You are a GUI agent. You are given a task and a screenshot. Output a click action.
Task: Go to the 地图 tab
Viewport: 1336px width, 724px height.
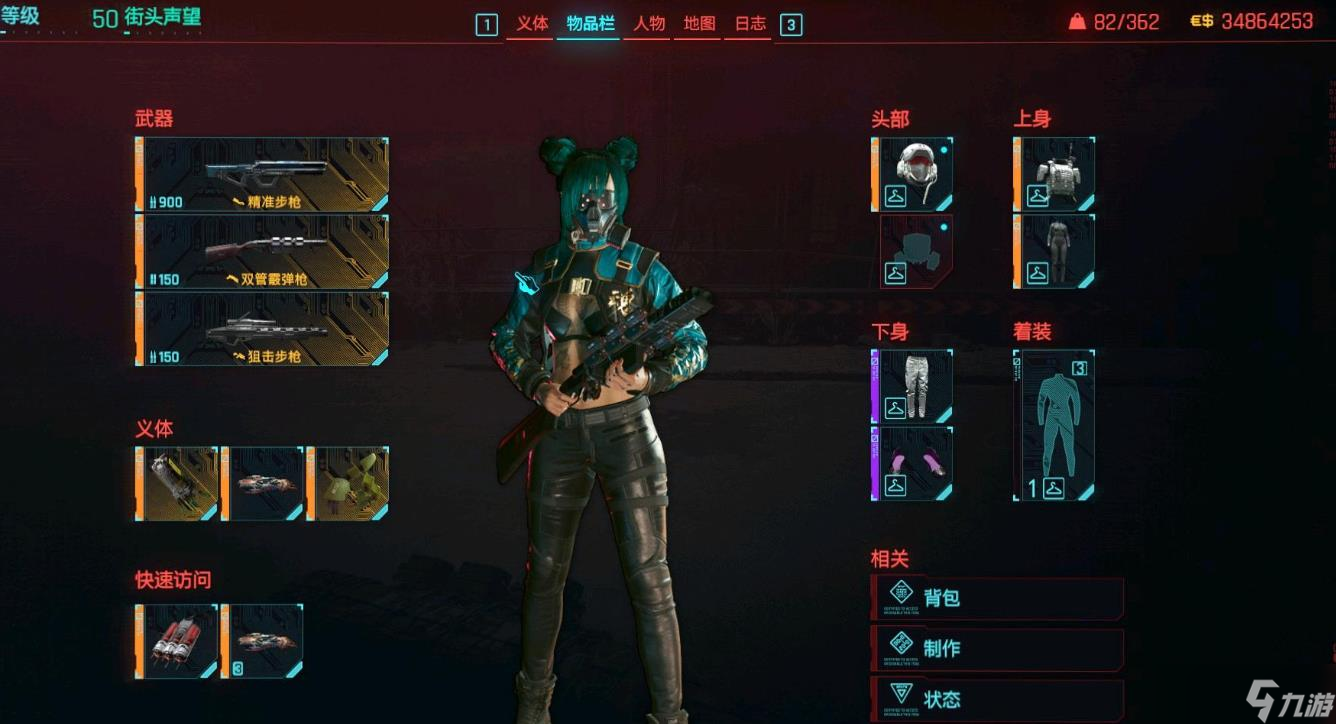pos(699,24)
